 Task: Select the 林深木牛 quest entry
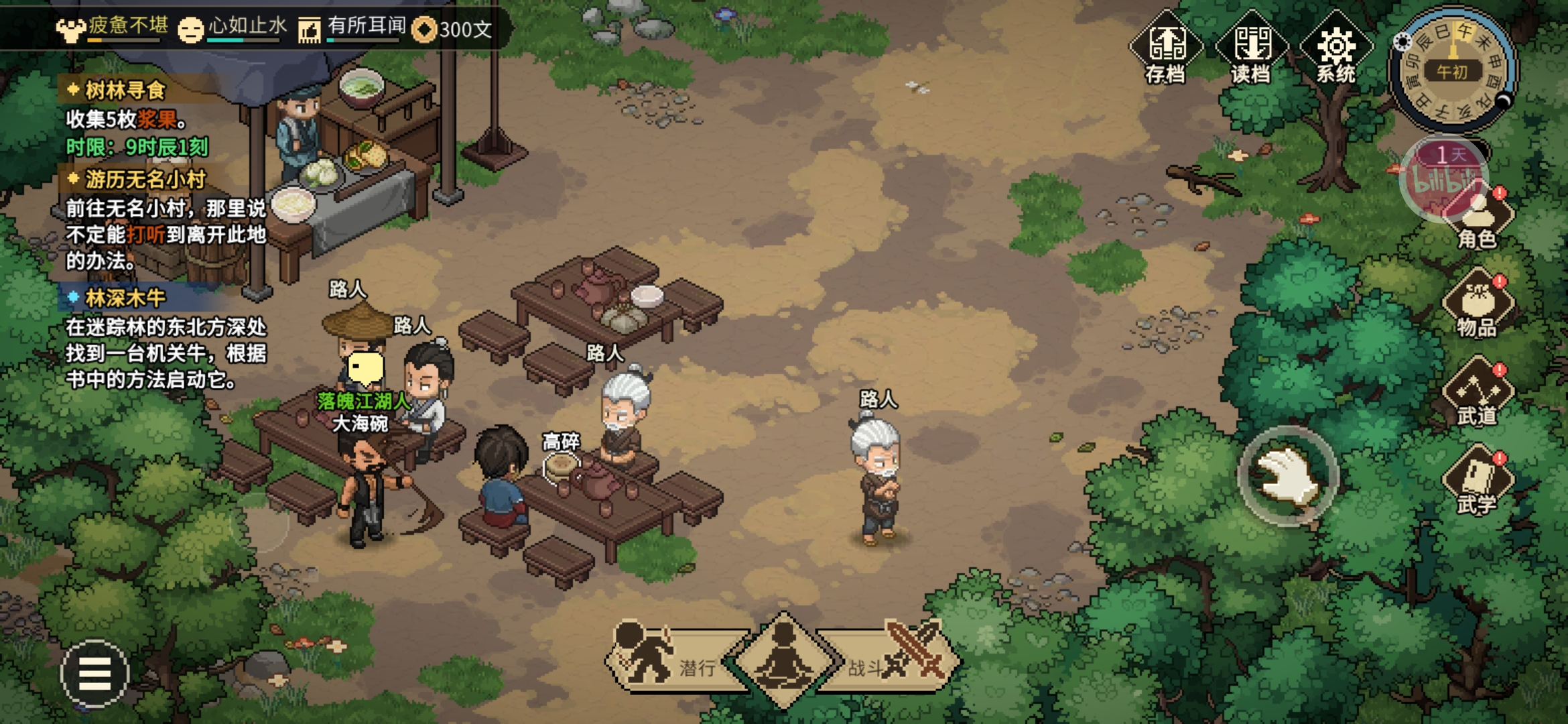(x=125, y=298)
